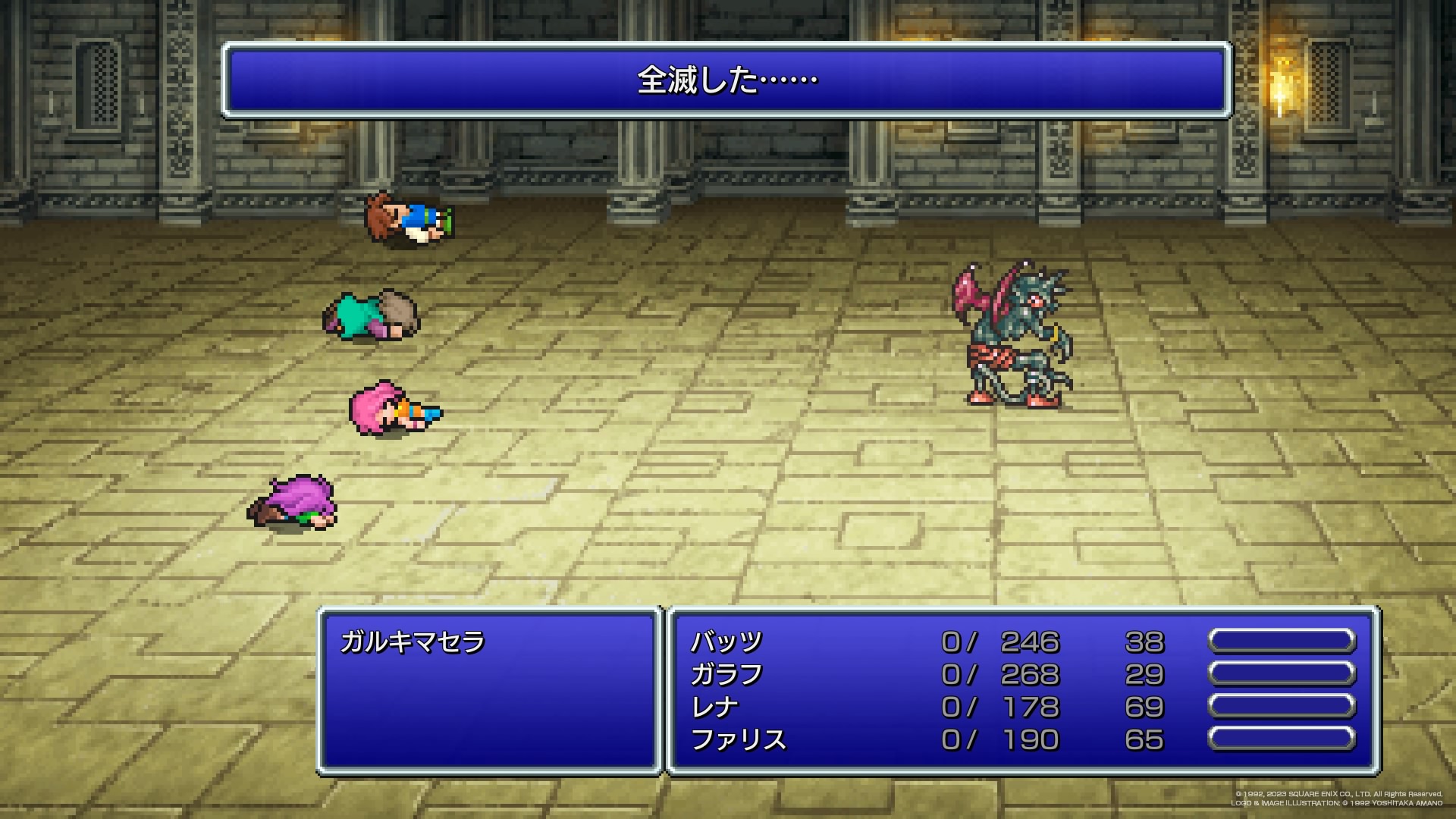This screenshot has height=819, width=1456.
Task: Choose party member バッツ in the status list
Action: [x=726, y=642]
